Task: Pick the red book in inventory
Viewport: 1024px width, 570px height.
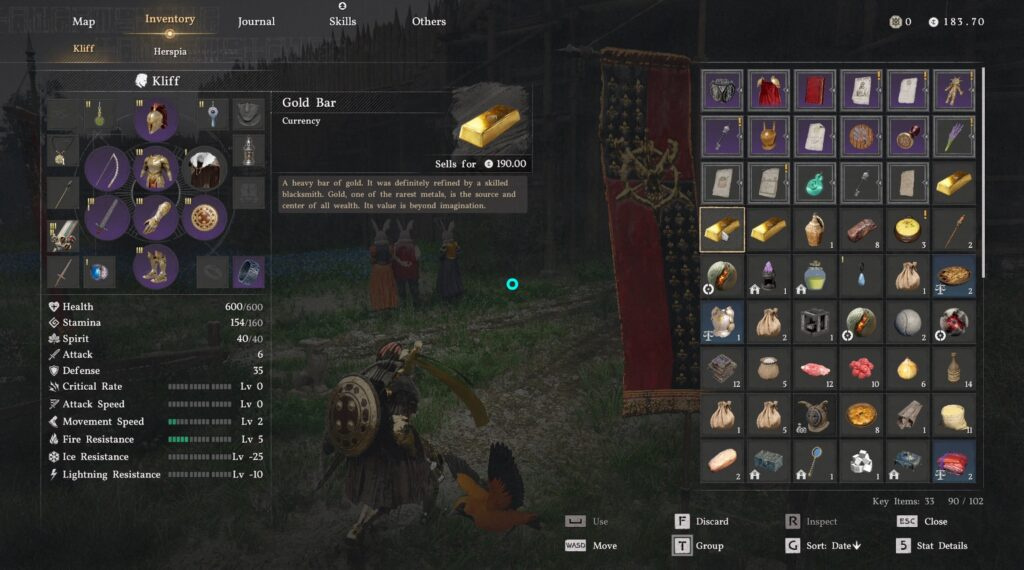Action: 815,90
